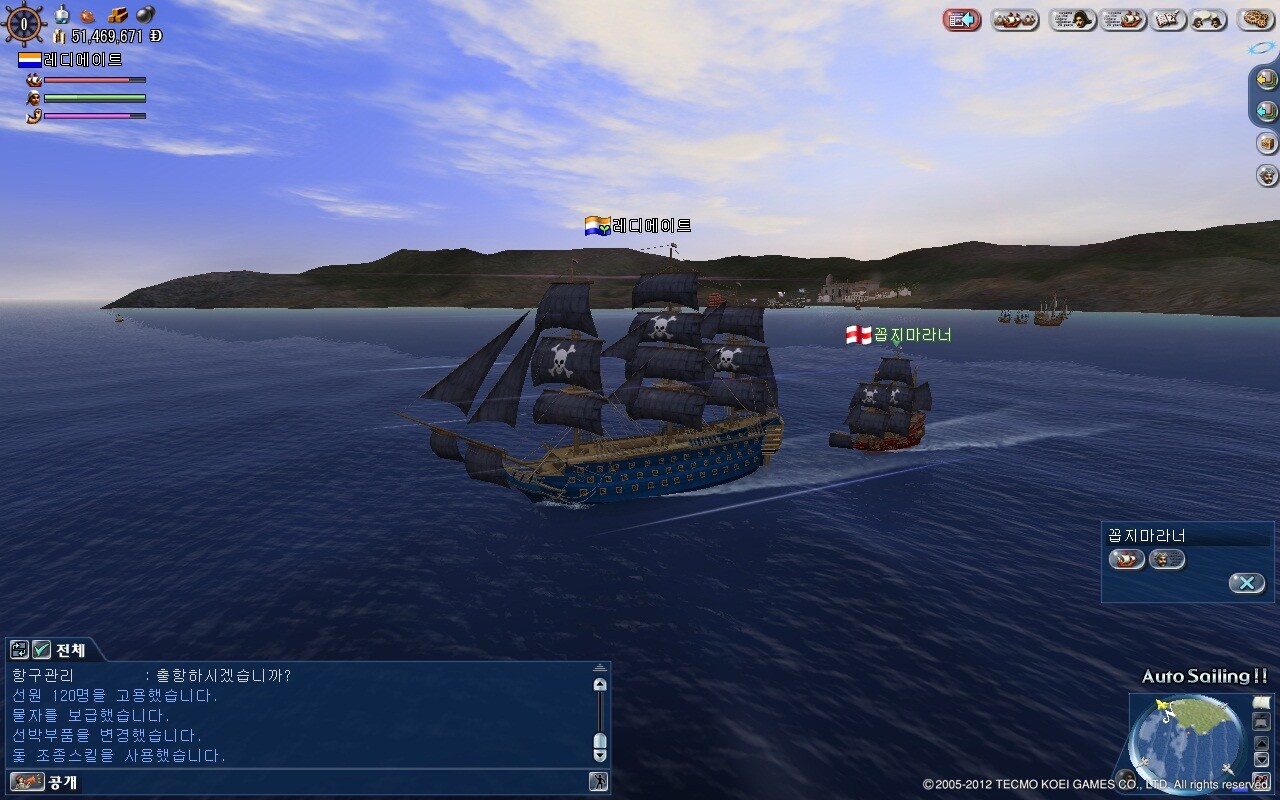Click the red window-arrow button in top bar
1280x800 pixels.
962,20
